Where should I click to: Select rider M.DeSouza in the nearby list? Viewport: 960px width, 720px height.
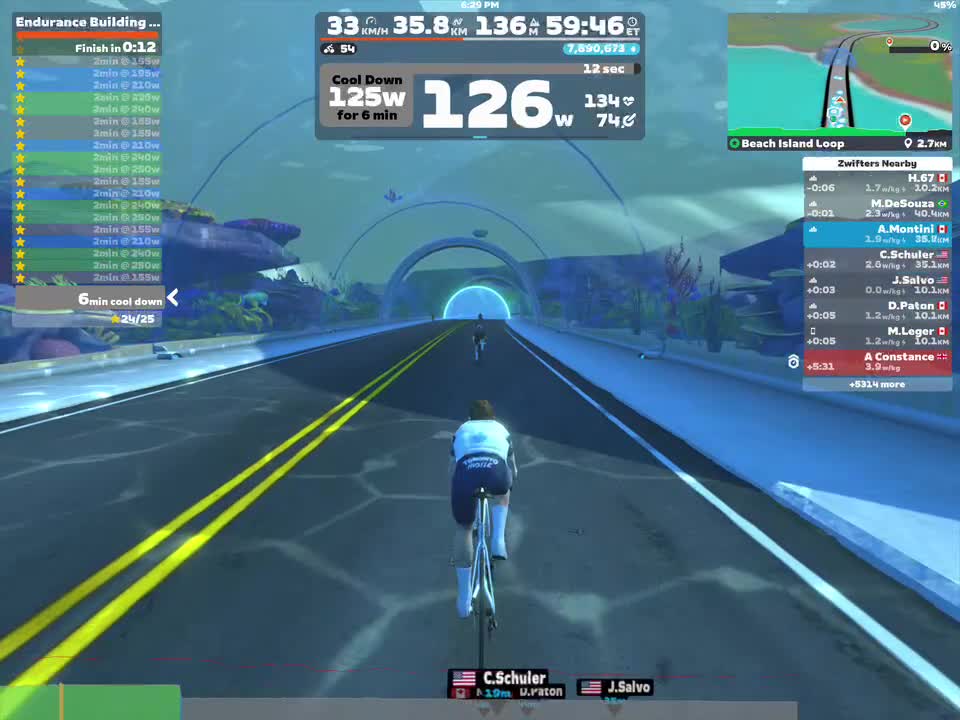[877, 208]
